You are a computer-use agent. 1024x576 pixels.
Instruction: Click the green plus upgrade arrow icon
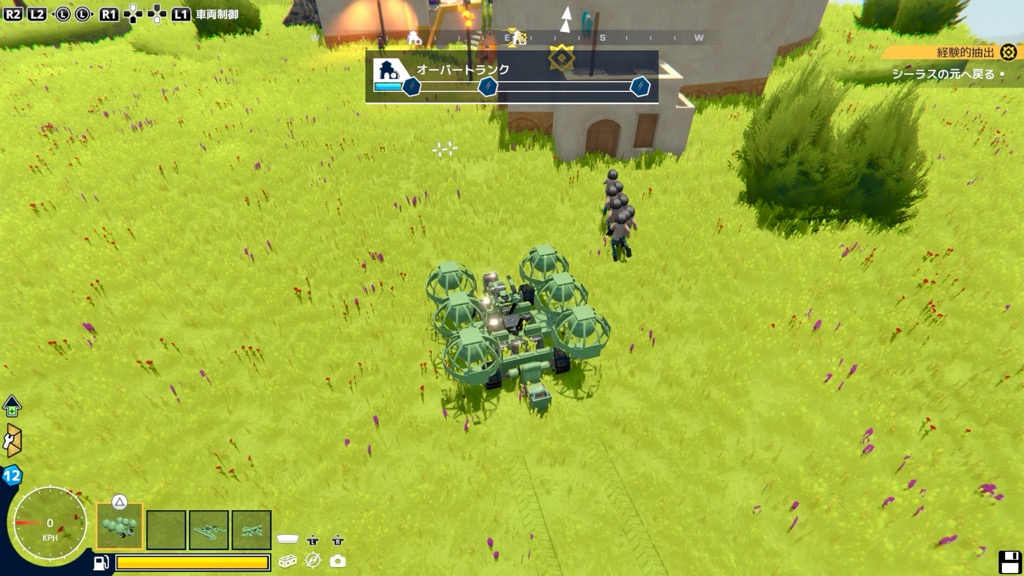12,406
